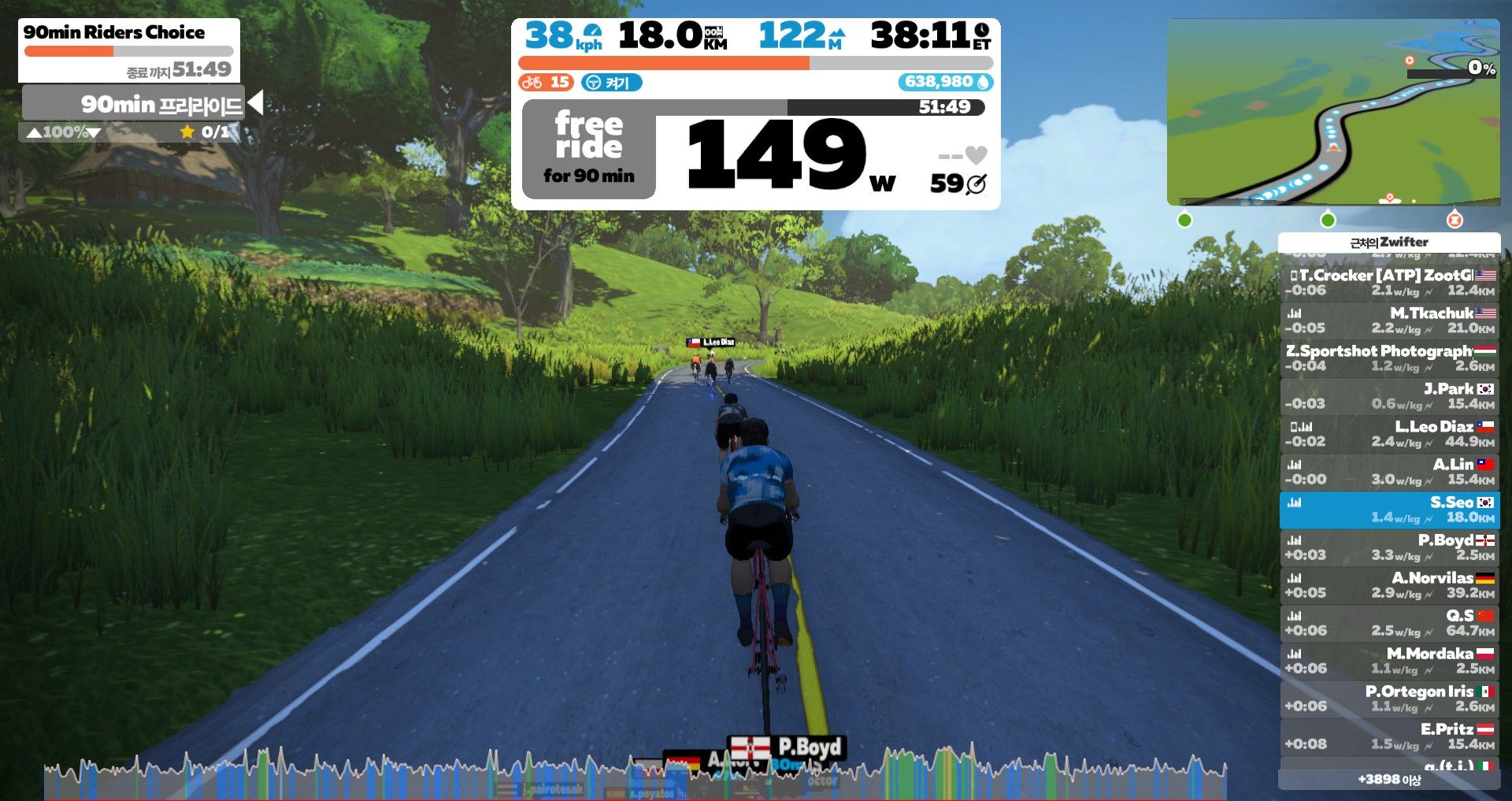This screenshot has width=1512, height=801.
Task: Choose M.Mordaka from the rider list
Action: [1389, 661]
